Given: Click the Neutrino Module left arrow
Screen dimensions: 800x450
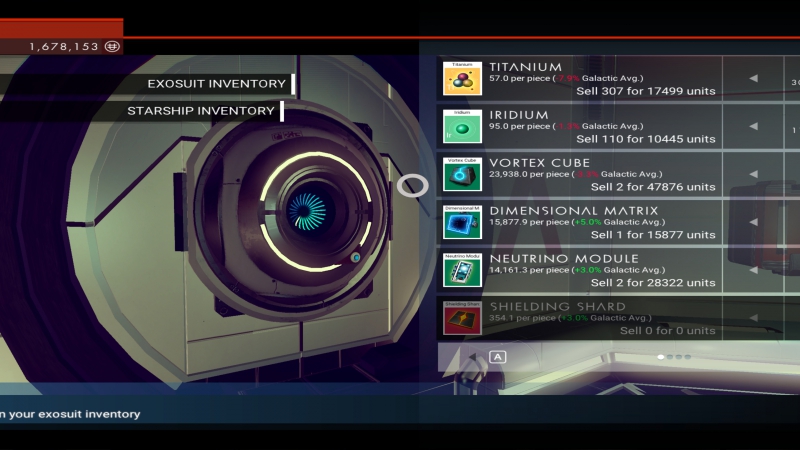Looking at the screenshot, I should pyautogui.click(x=753, y=270).
